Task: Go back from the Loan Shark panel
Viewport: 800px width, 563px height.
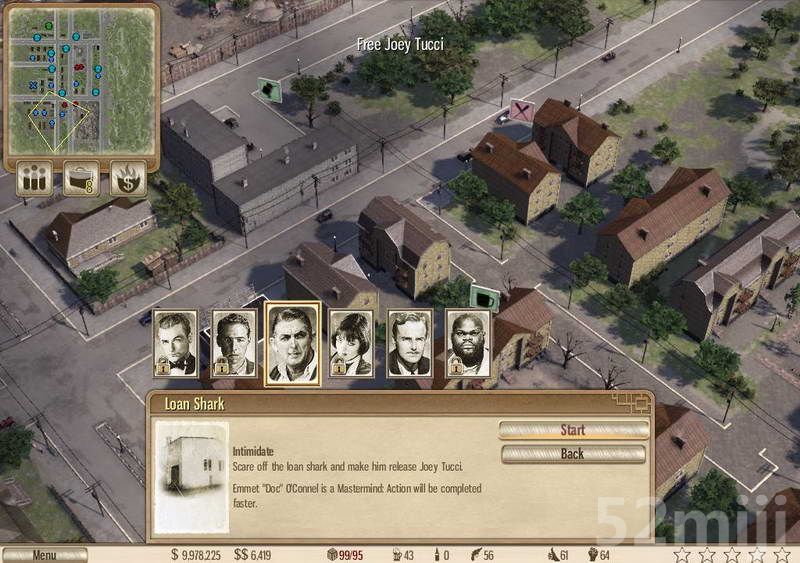Action: (x=573, y=454)
